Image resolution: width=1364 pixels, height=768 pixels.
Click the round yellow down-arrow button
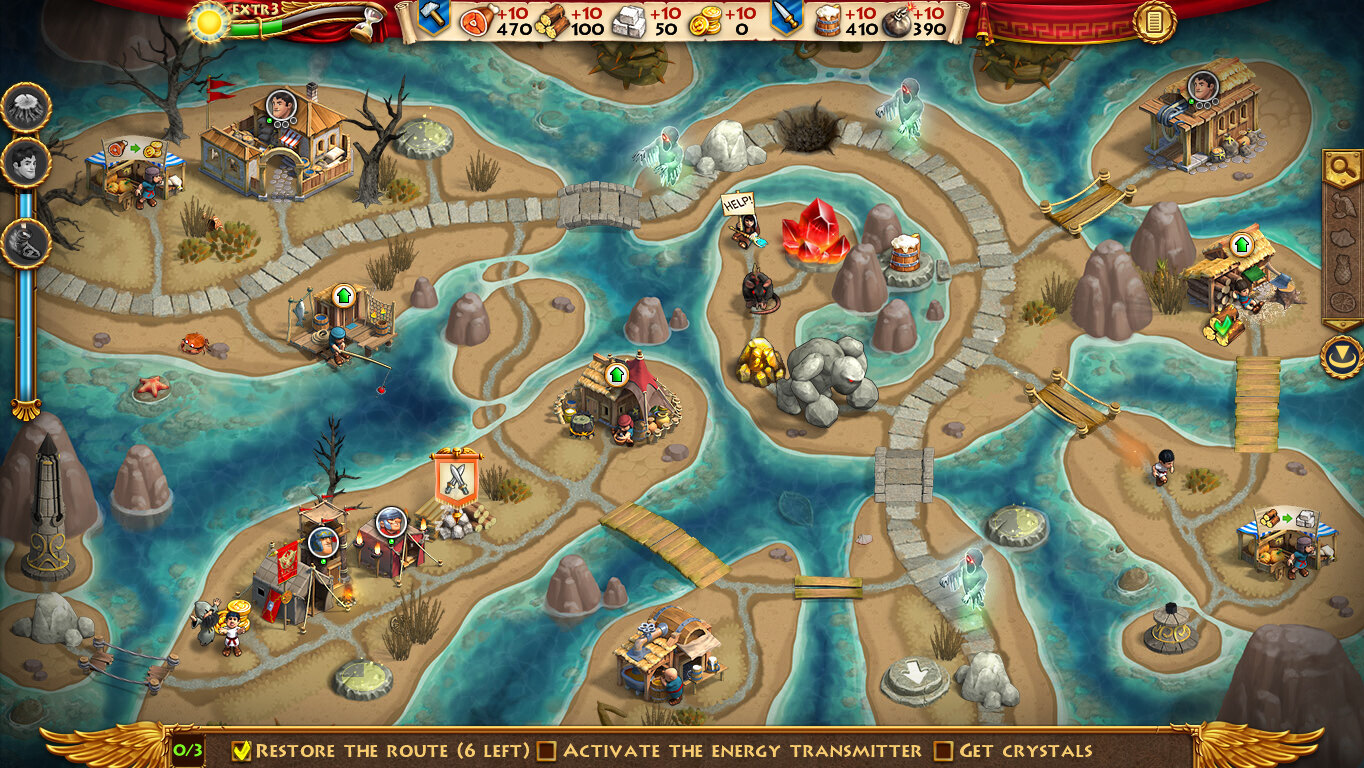[x=1341, y=356]
